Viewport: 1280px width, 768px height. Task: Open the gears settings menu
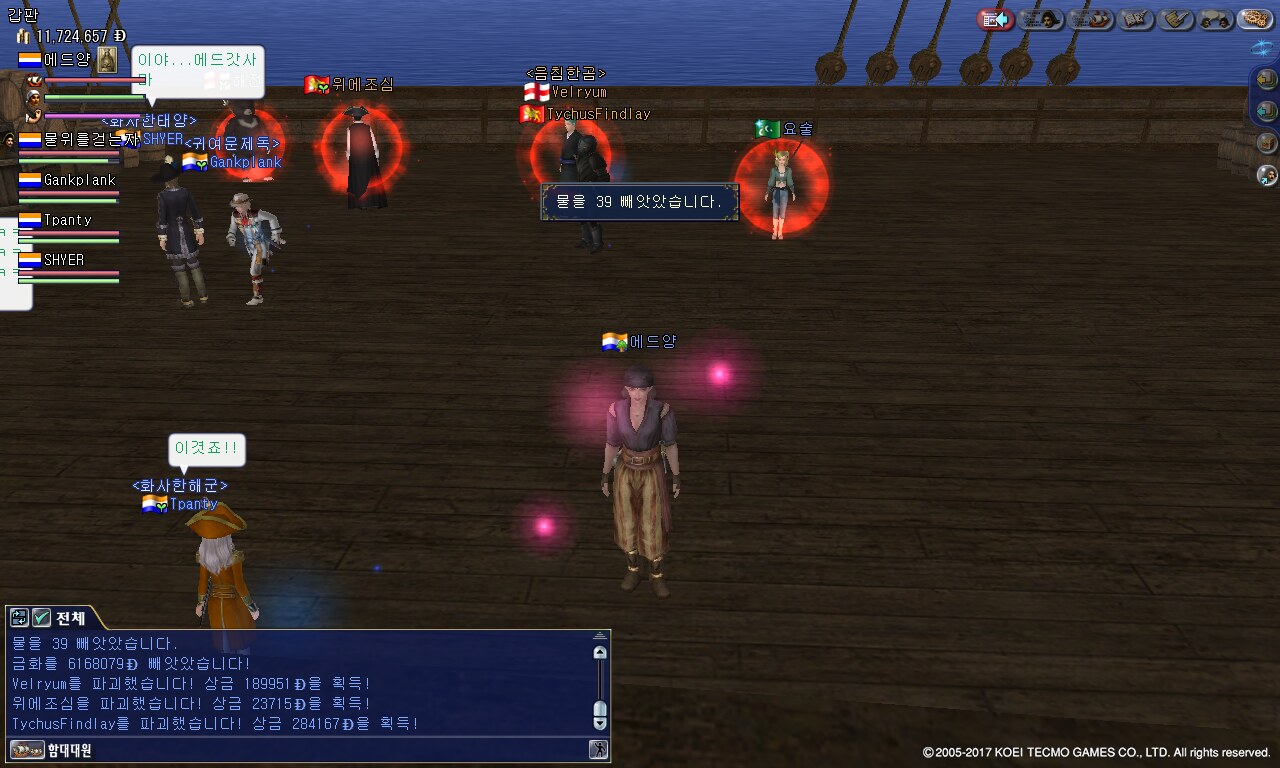coord(1255,19)
